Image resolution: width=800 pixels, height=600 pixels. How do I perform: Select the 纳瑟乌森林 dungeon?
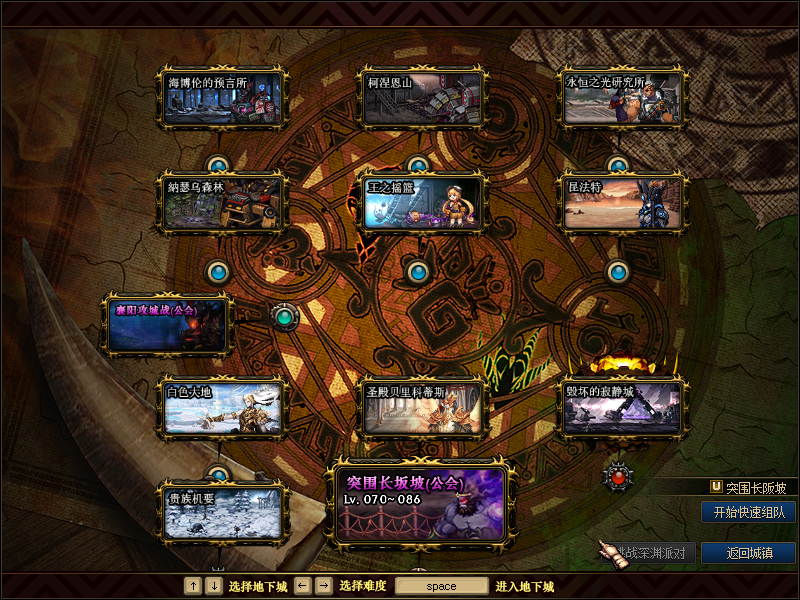(x=222, y=203)
